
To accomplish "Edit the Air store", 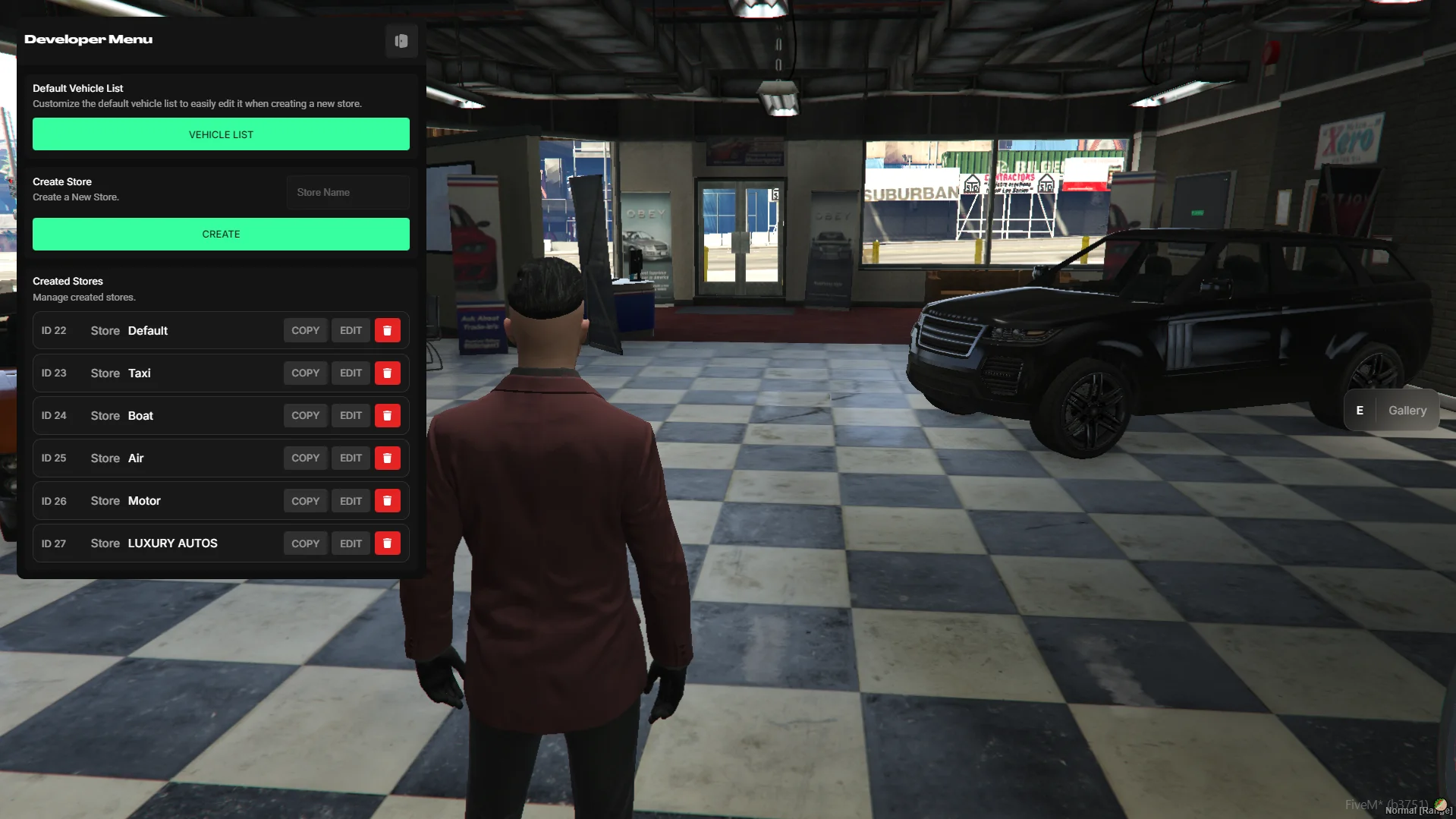I will coord(351,458).
